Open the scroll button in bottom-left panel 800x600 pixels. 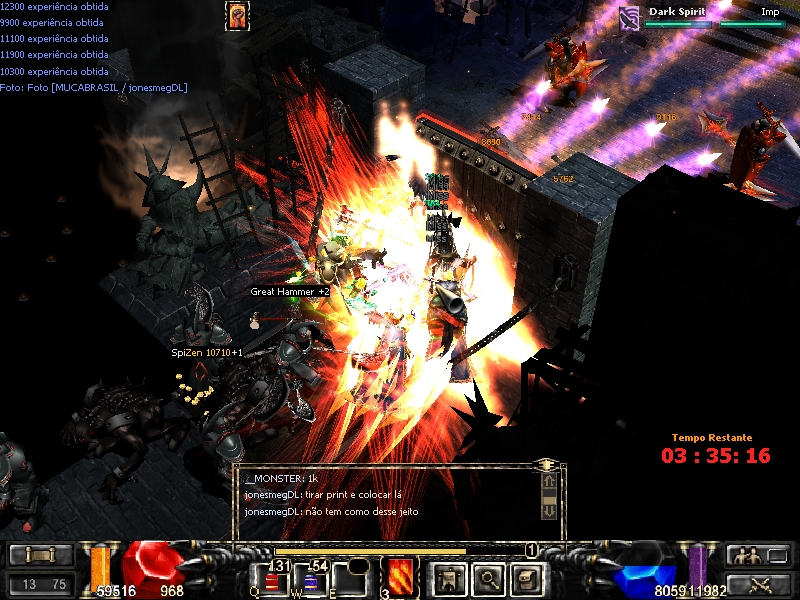[x=40, y=555]
